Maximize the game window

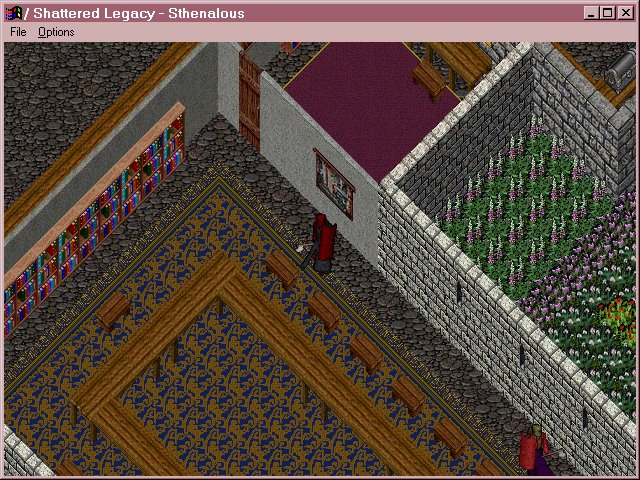tap(608, 13)
